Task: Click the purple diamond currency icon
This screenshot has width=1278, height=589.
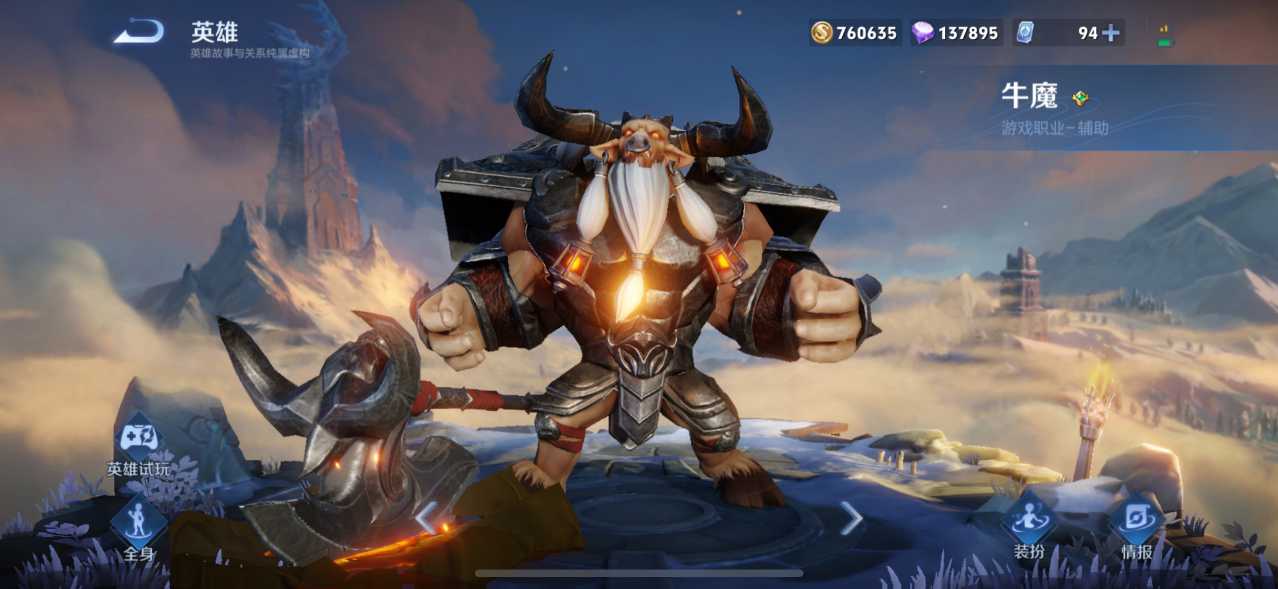Action: 922,33
